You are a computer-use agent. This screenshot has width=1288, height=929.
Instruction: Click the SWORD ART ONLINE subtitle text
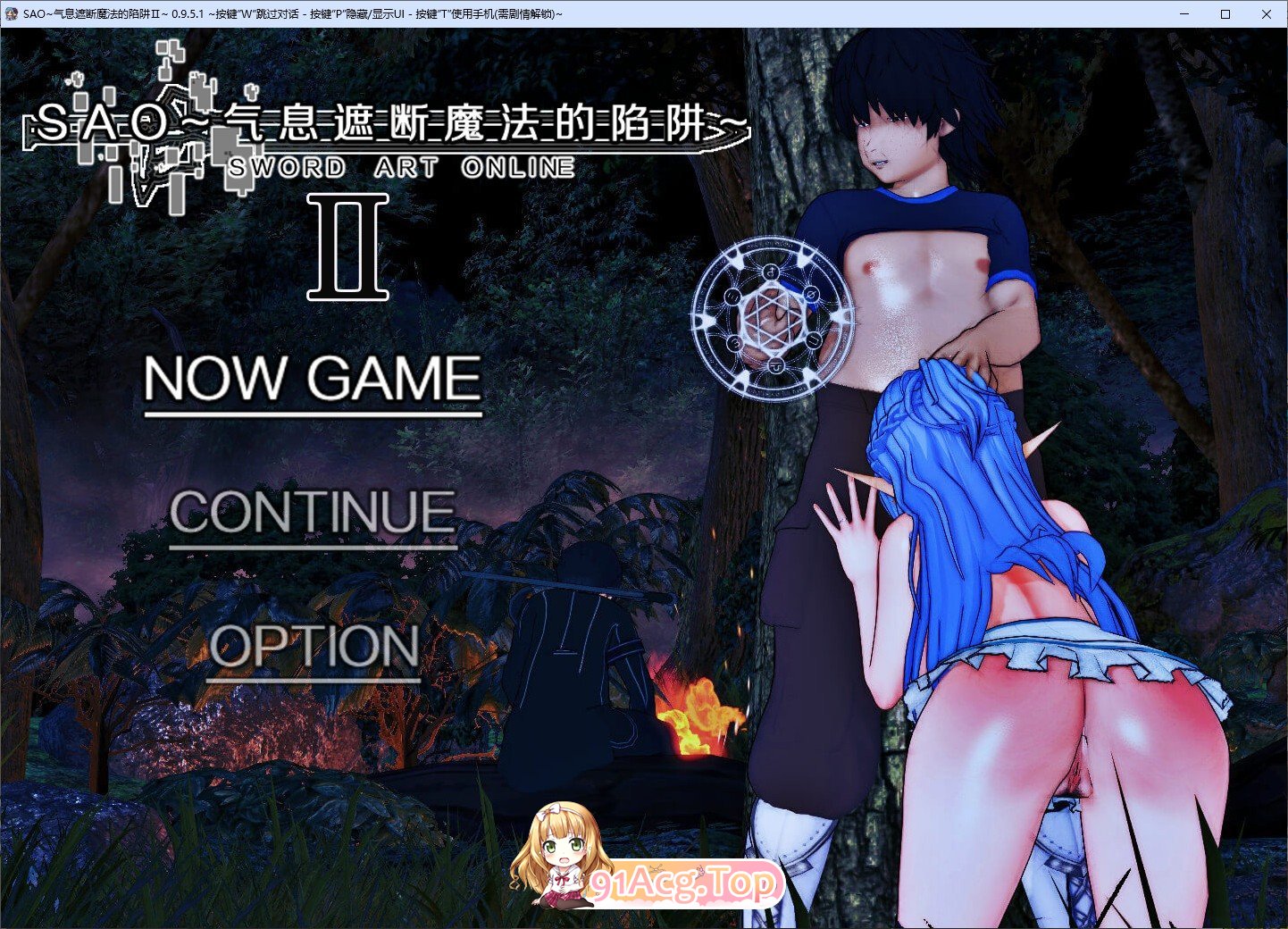pos(402,166)
